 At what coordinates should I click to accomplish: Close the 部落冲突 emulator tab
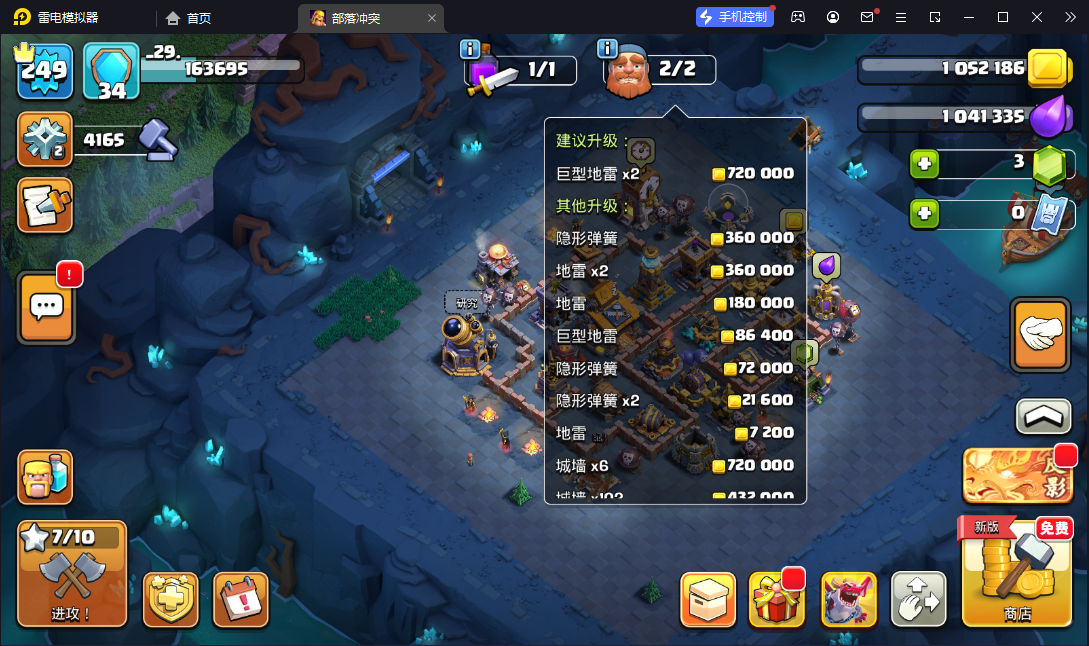tap(432, 18)
